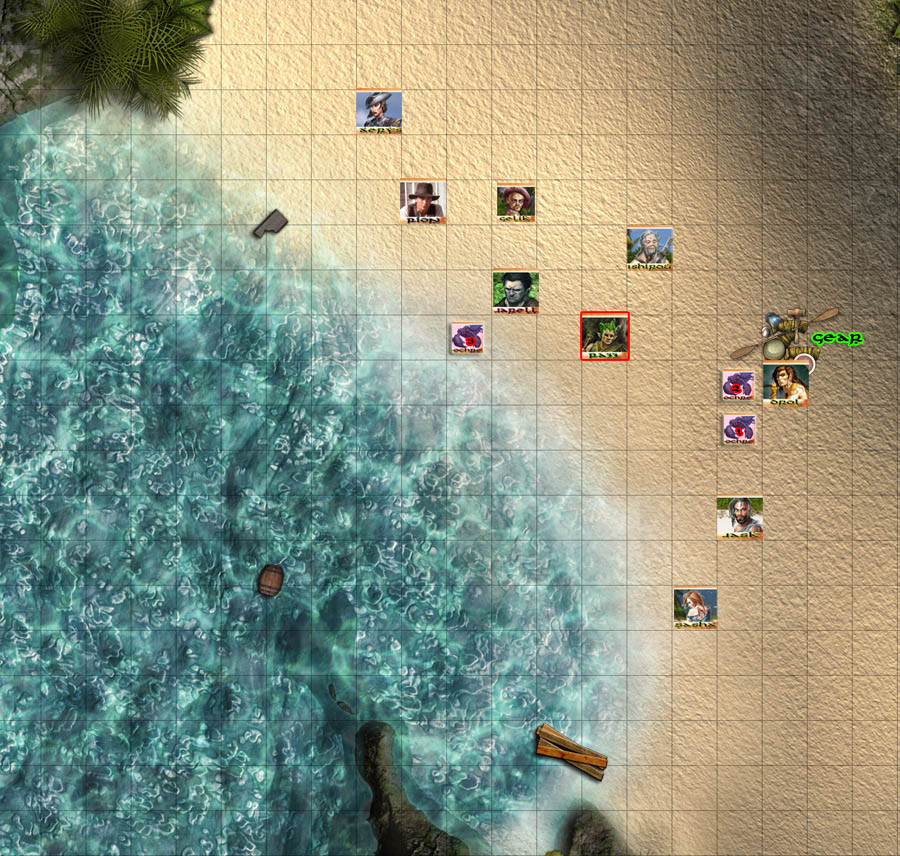Choose the Janell token

[516, 291]
